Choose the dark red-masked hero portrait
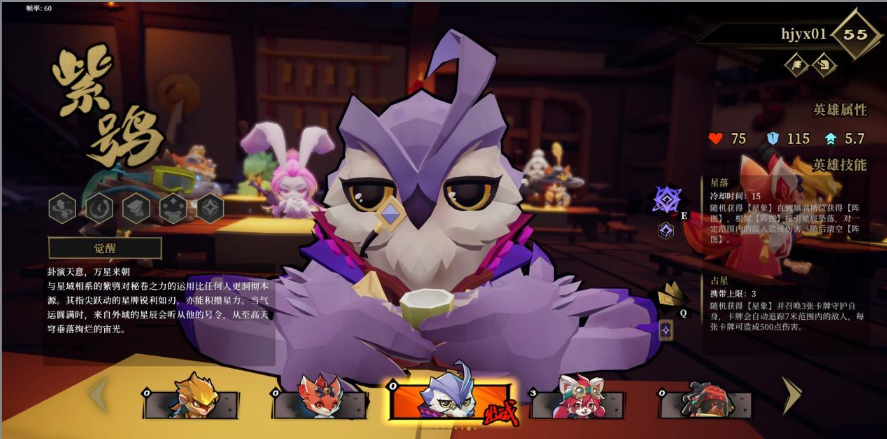887x439 pixels. tap(706, 400)
